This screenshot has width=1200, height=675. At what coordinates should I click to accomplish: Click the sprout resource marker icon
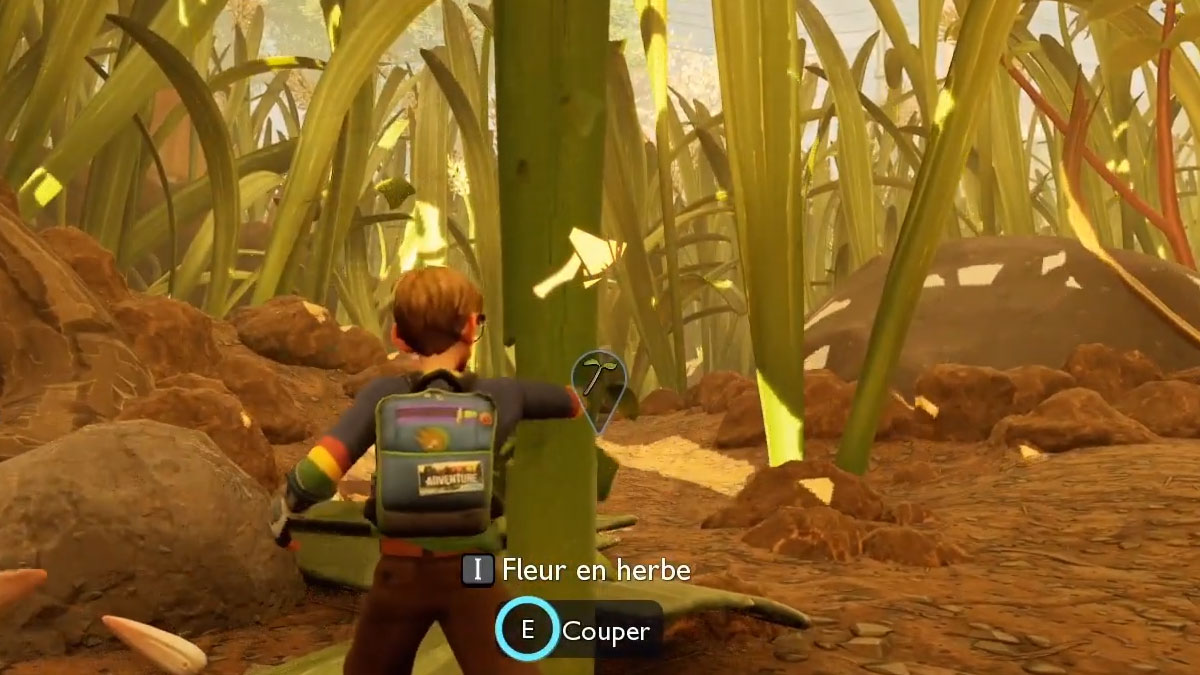click(598, 384)
